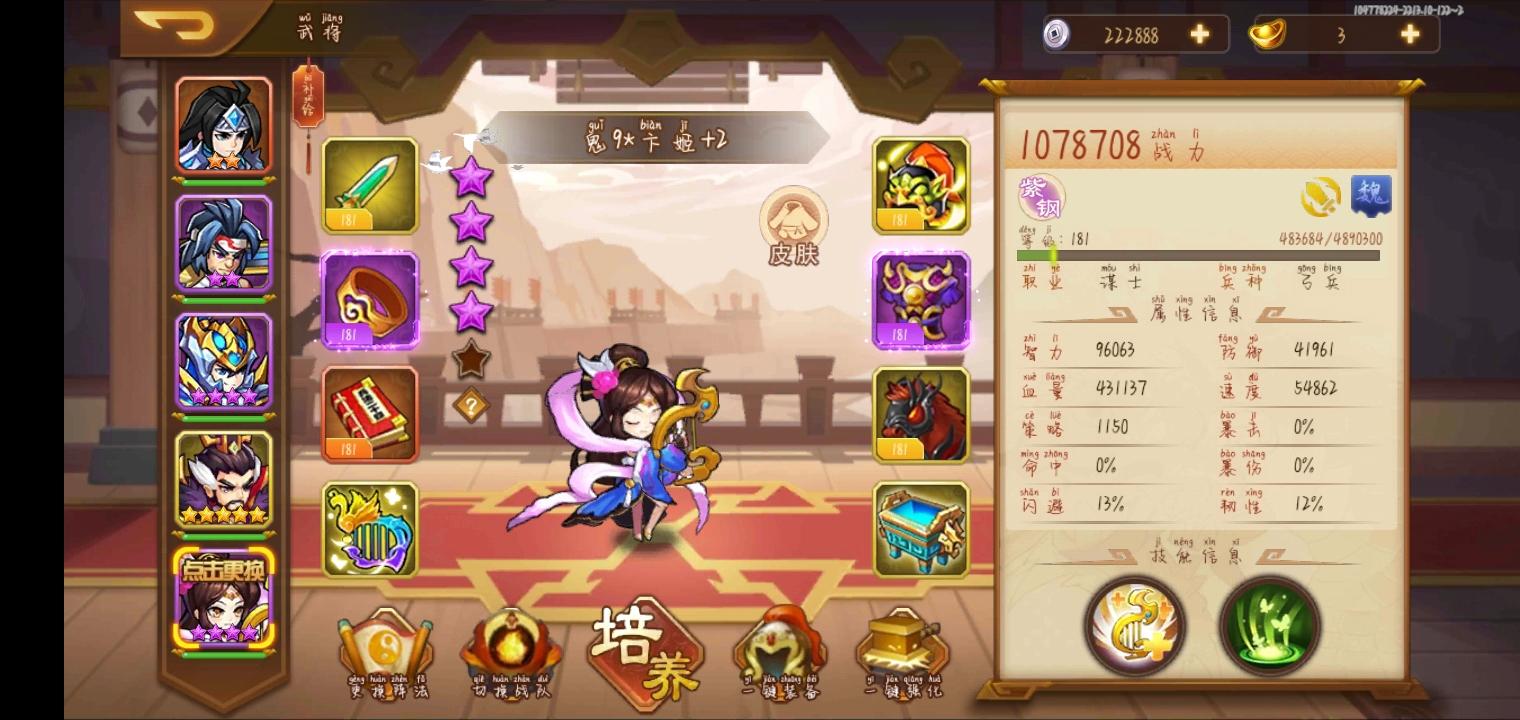The width and height of the screenshot is (1520, 720).
Task: Click the question mark star below awakening stars
Action: (x=471, y=404)
